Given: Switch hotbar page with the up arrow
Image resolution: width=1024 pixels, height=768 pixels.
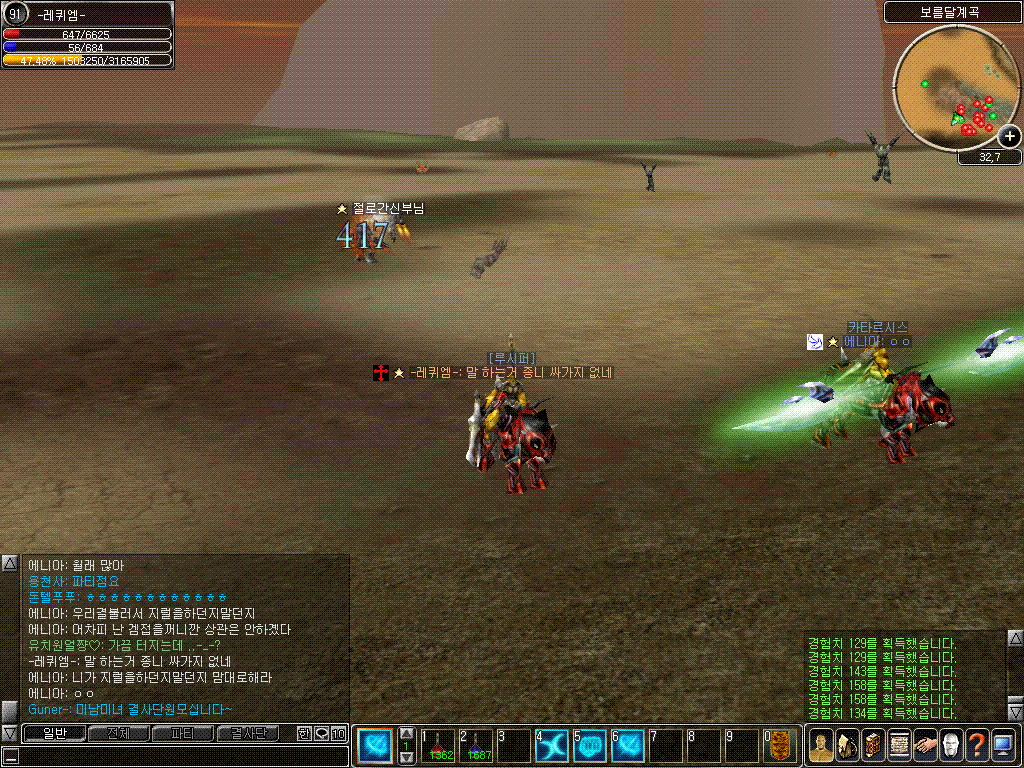Looking at the screenshot, I should coord(407,734).
